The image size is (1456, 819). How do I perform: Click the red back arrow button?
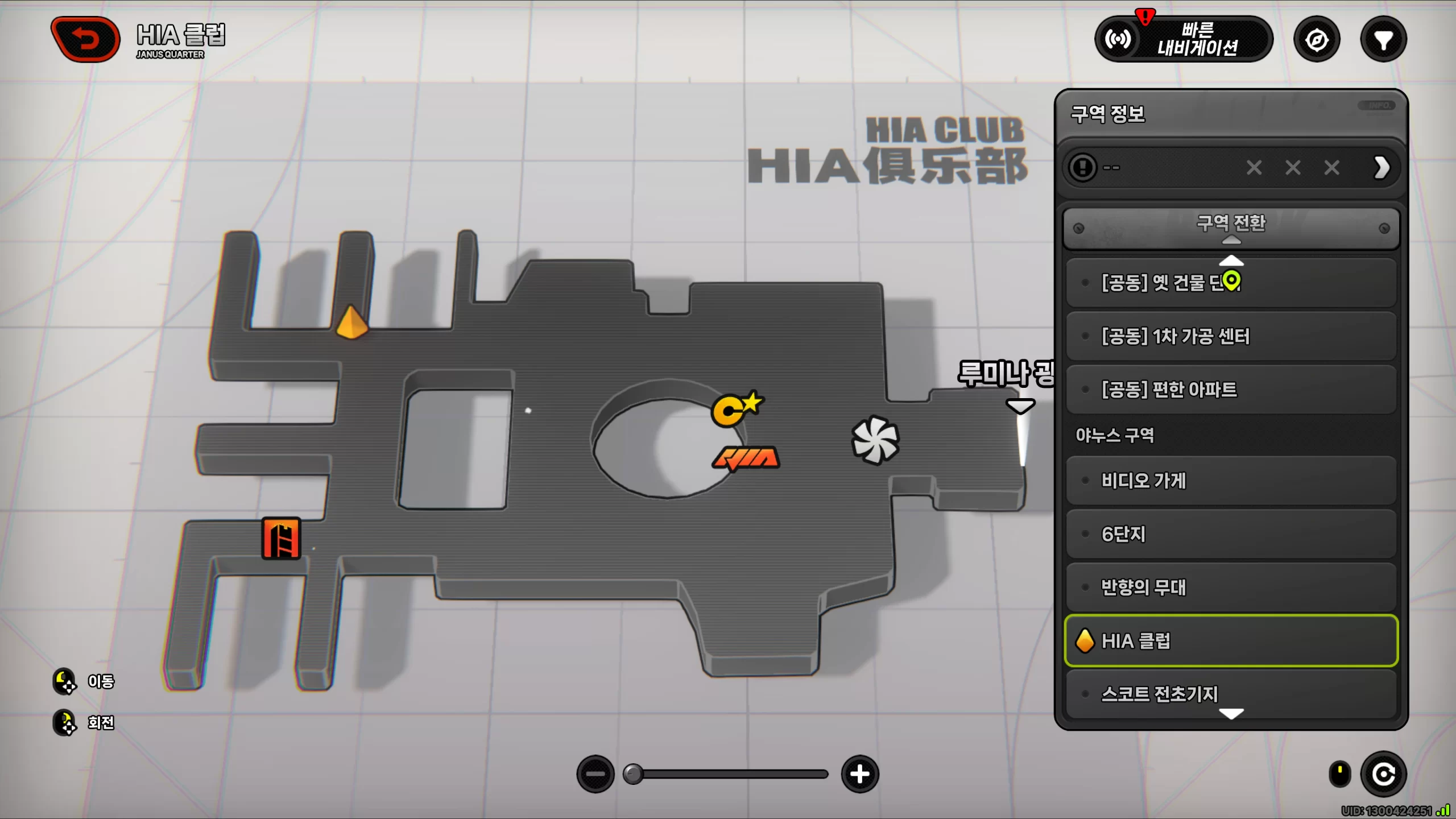tap(86, 39)
